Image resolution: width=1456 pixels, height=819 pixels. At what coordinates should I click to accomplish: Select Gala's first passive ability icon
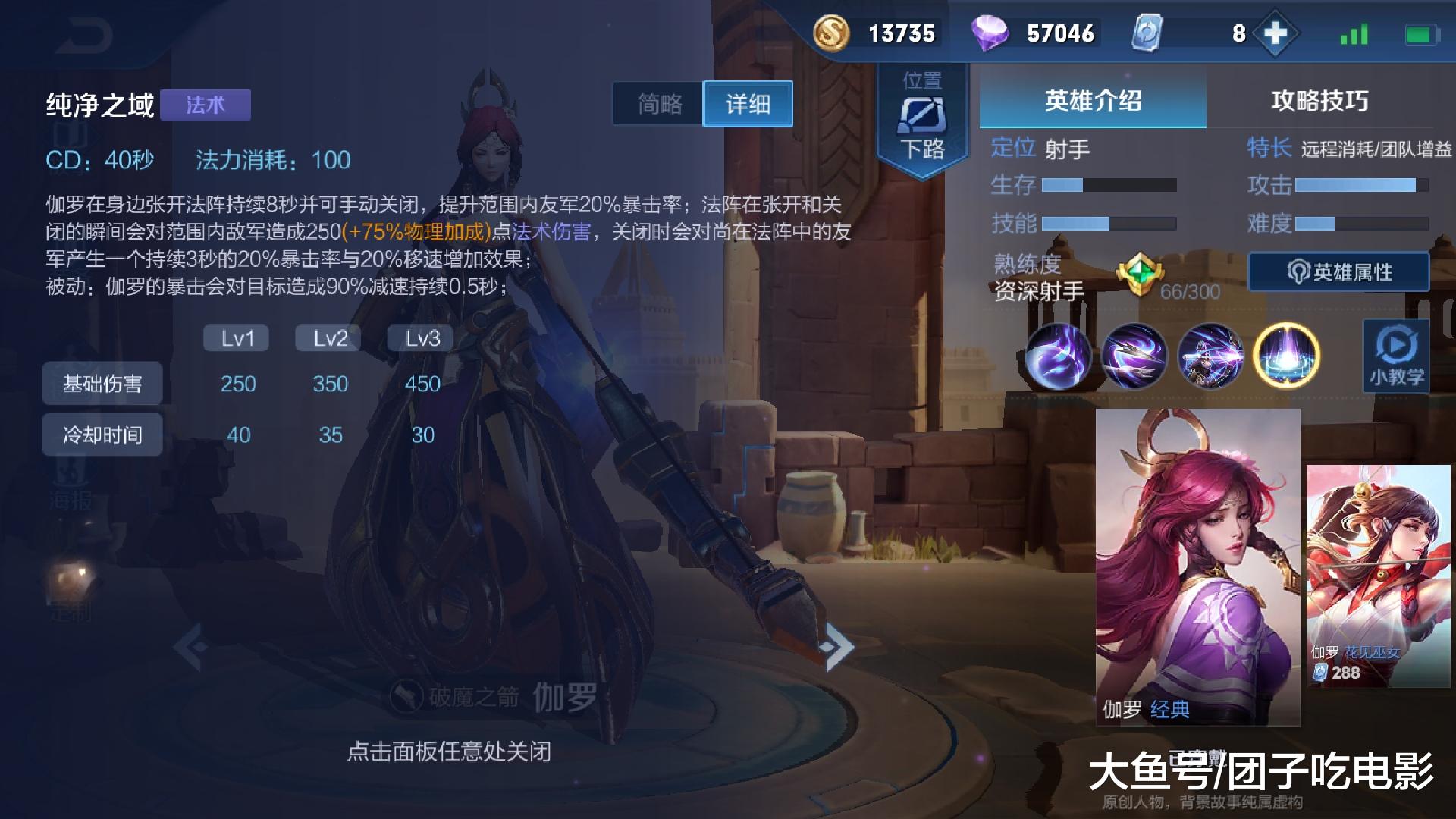1059,355
